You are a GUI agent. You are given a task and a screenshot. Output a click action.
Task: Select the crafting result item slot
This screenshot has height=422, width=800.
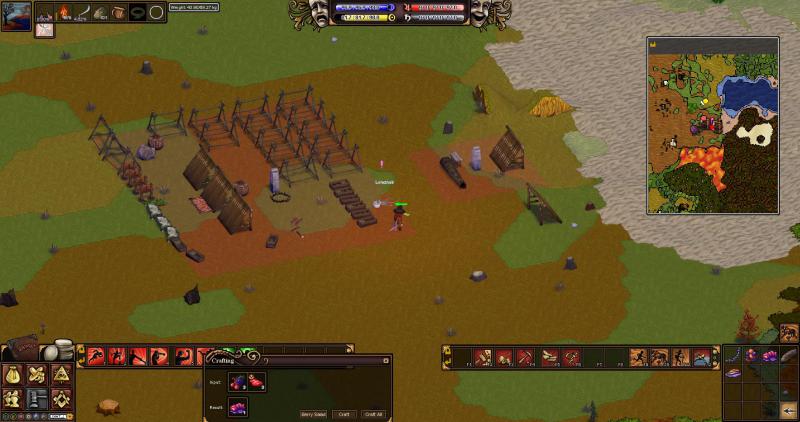tap(238, 406)
